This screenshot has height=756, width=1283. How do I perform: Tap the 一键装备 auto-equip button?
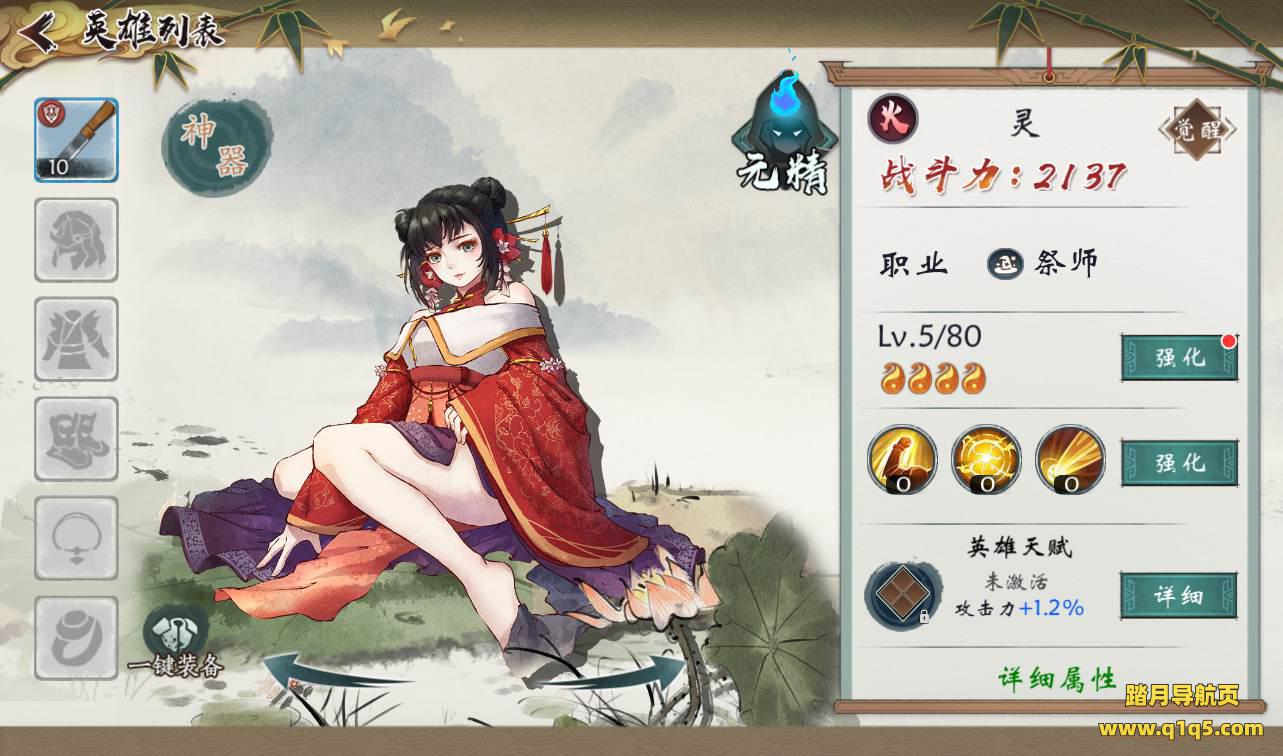(x=176, y=643)
